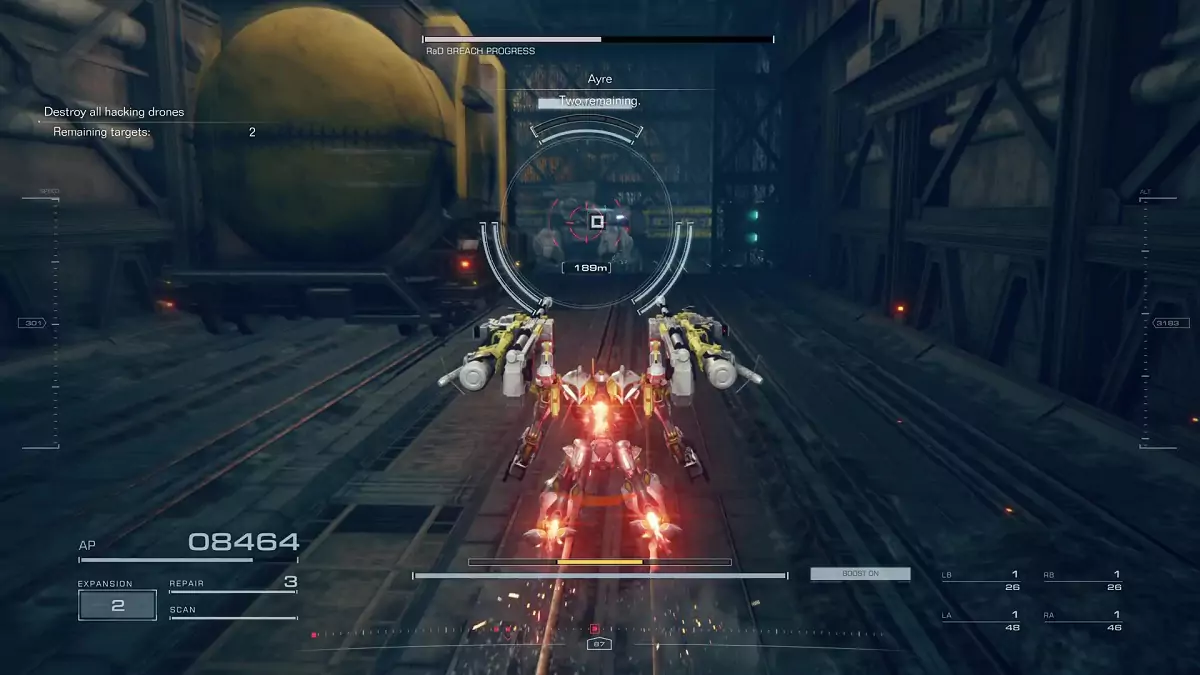
Task: Choose the LA weapon slot
Action: click(x=980, y=621)
